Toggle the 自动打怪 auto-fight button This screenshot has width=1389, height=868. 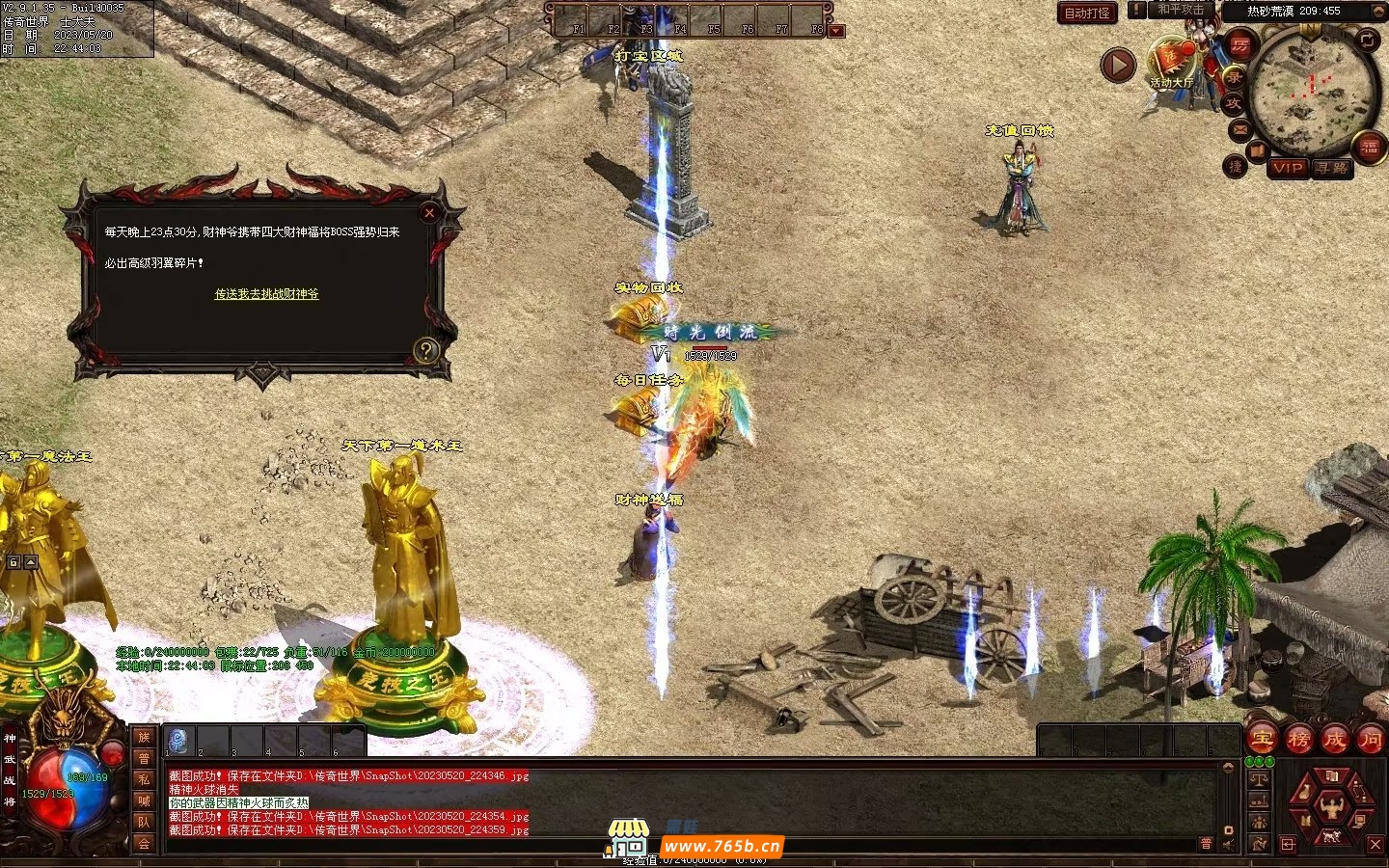click(1087, 13)
